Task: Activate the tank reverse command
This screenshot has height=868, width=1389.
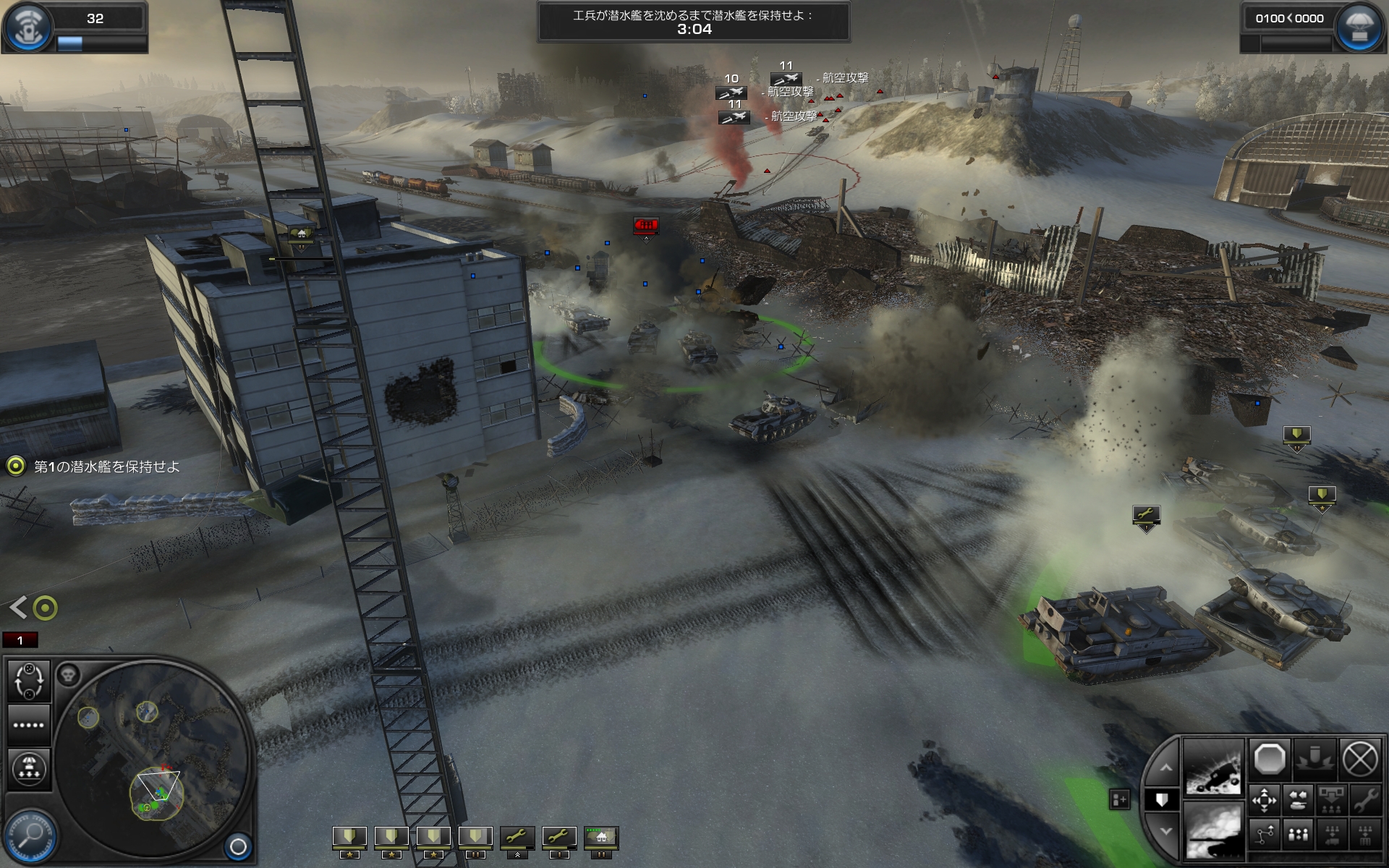Action: (1298, 800)
